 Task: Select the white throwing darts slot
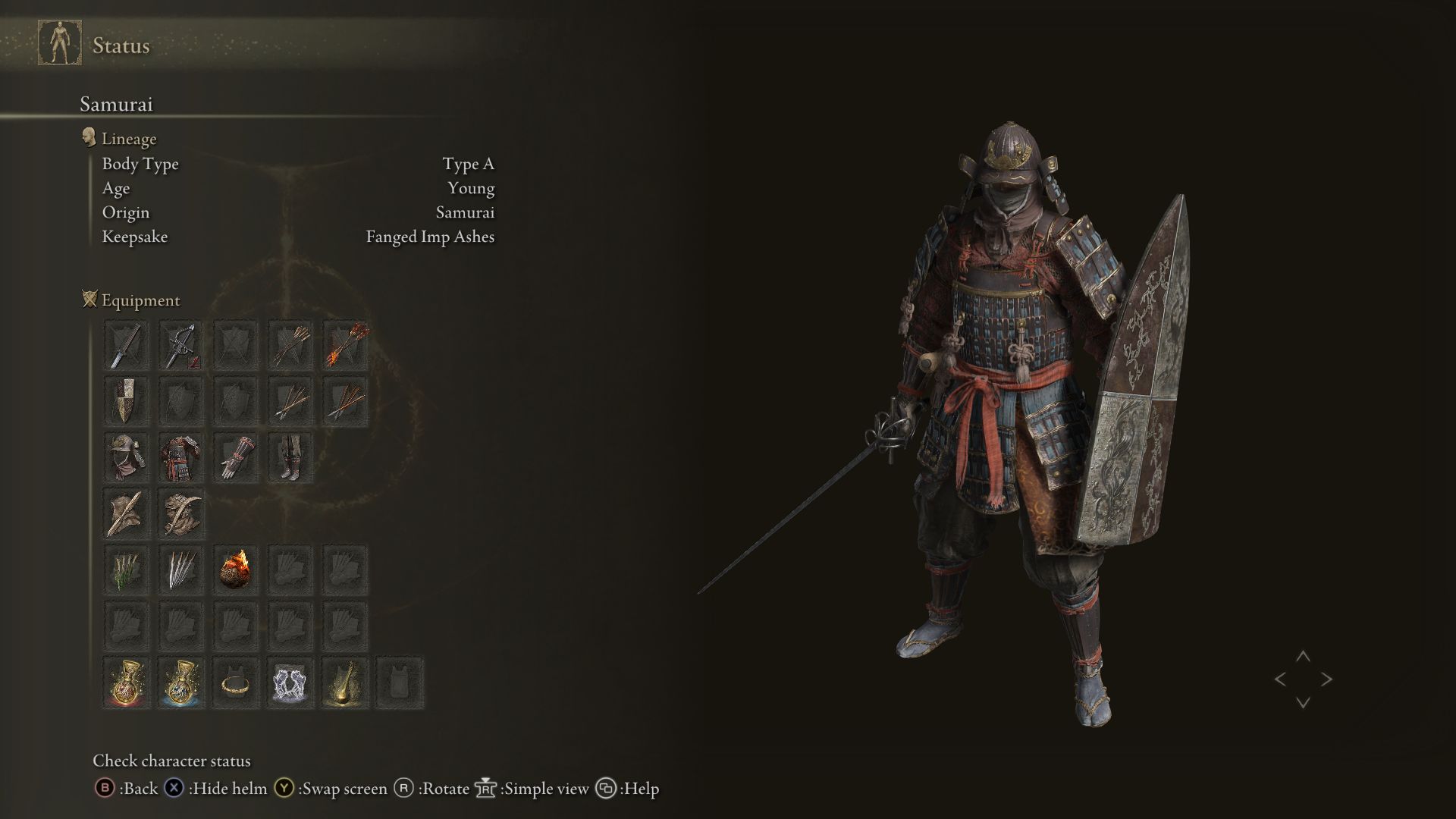click(x=180, y=570)
